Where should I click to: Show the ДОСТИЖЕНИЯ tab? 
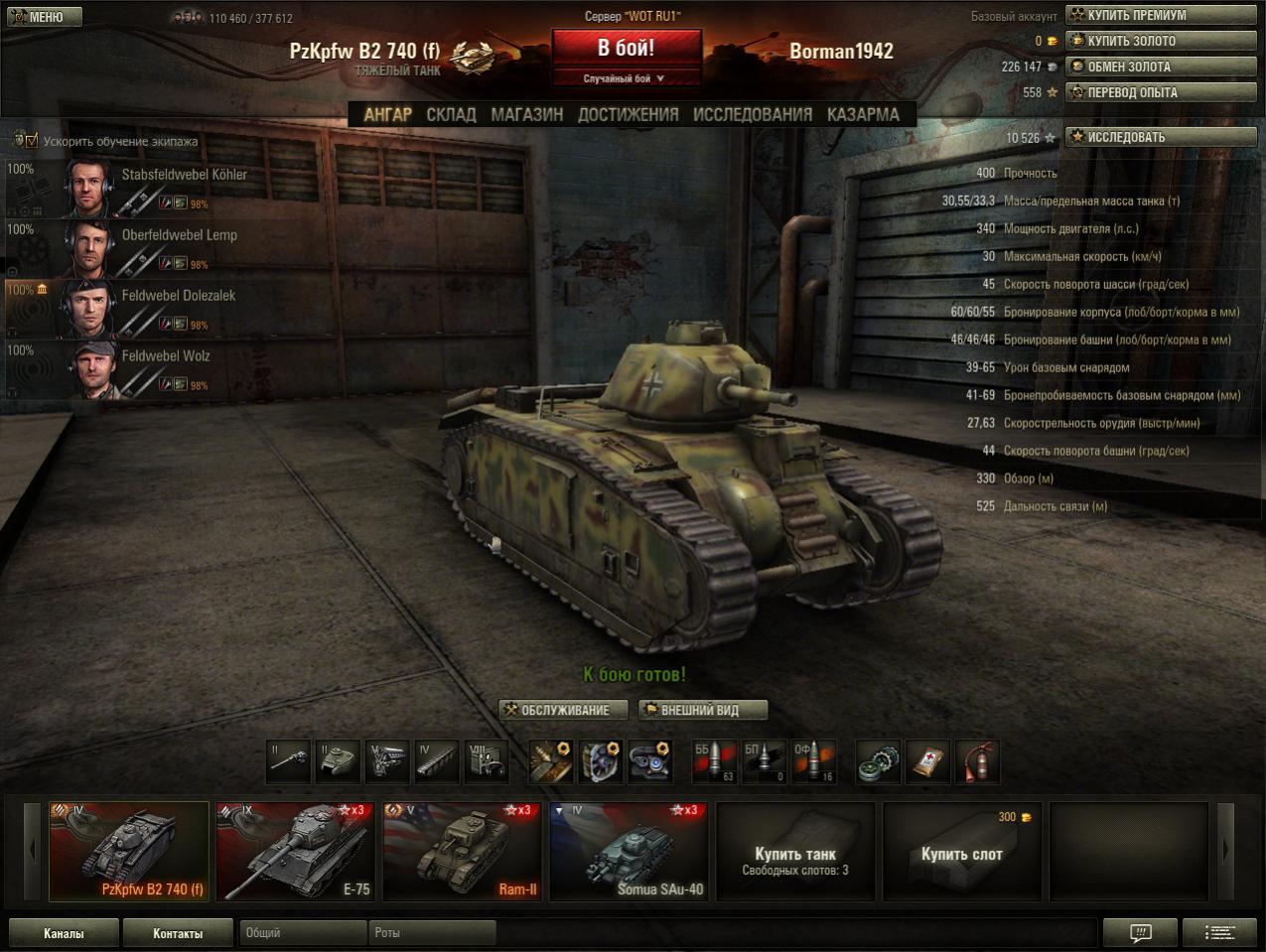628,115
